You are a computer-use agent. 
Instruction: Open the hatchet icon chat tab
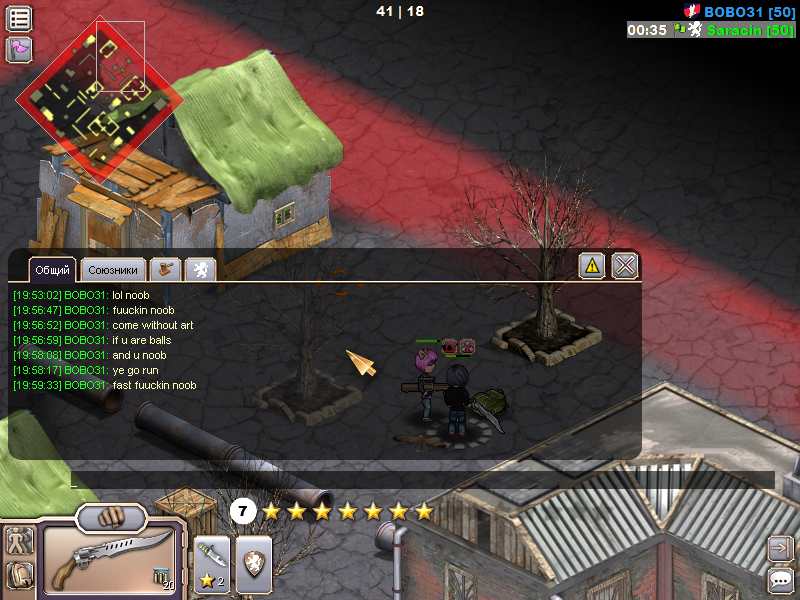point(165,270)
